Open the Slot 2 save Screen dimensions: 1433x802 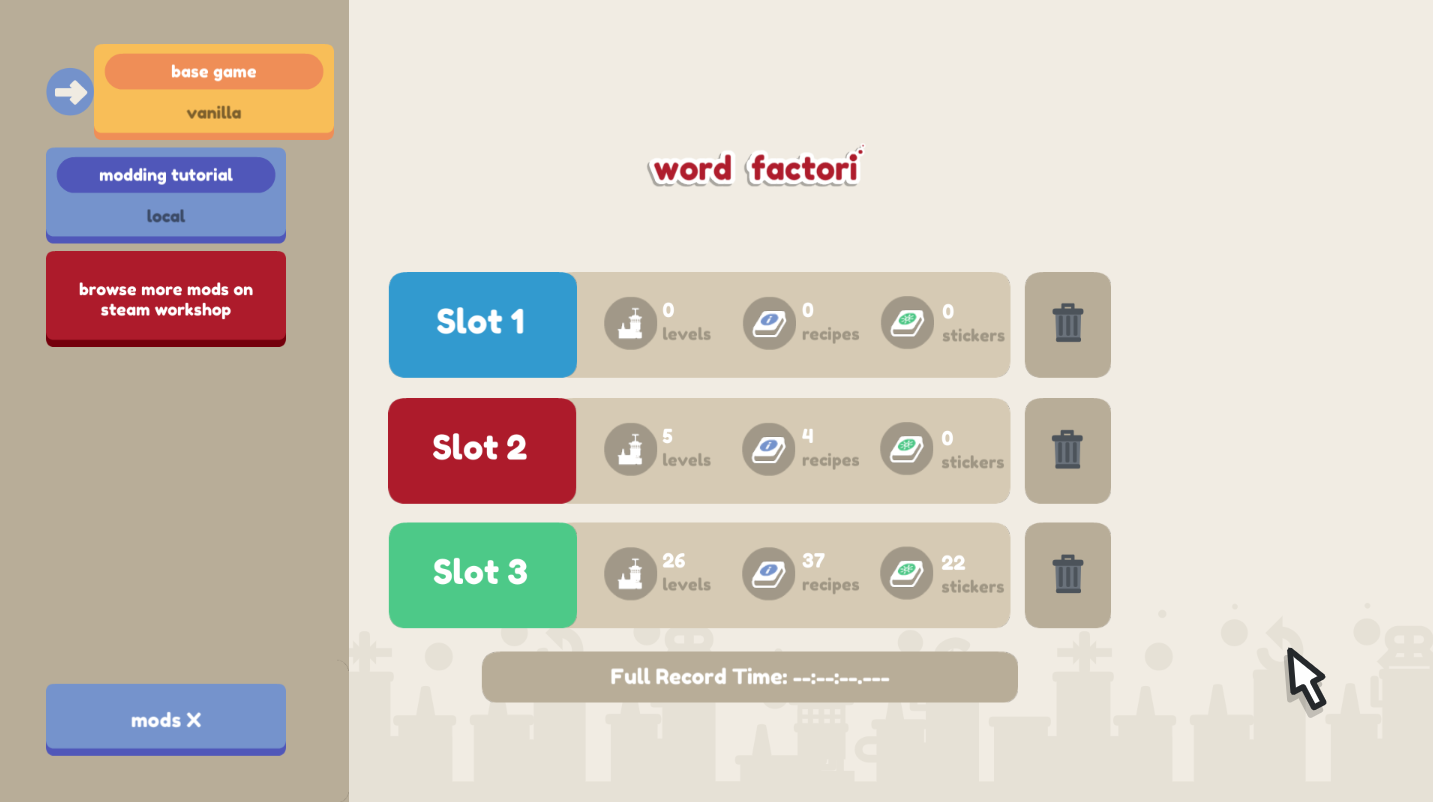coord(482,450)
